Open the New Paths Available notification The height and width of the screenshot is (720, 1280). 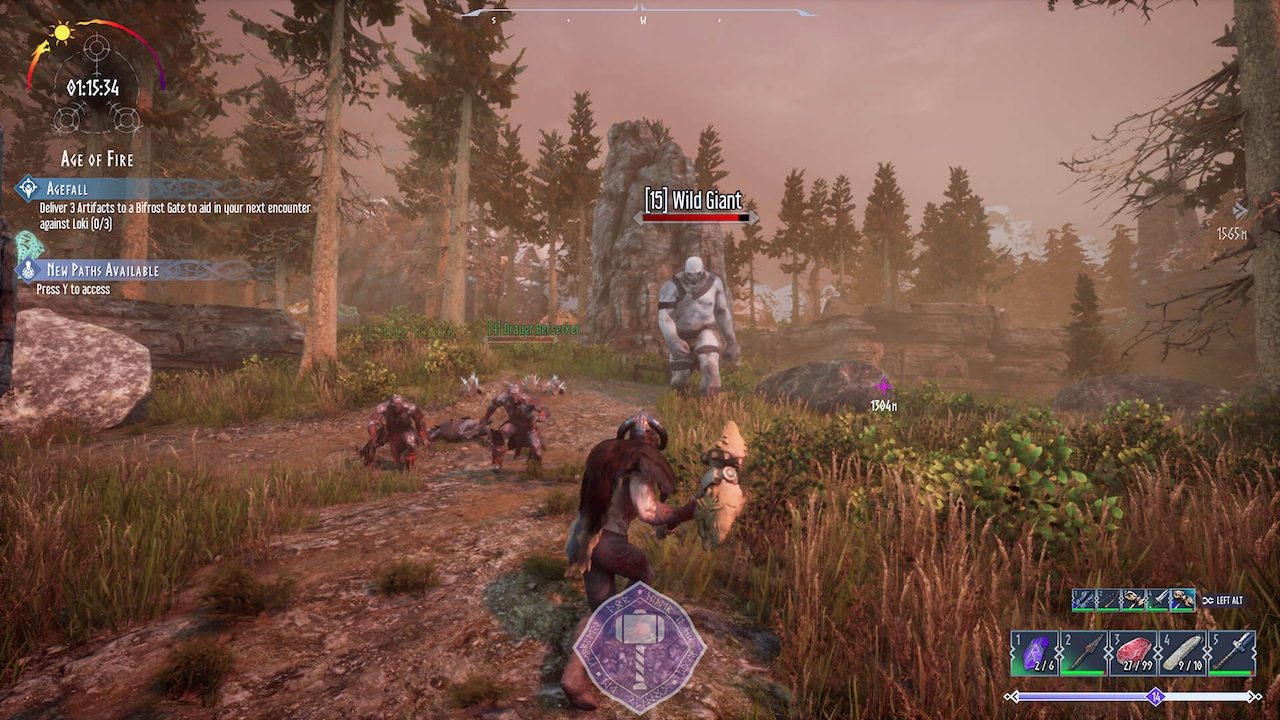[x=102, y=270]
